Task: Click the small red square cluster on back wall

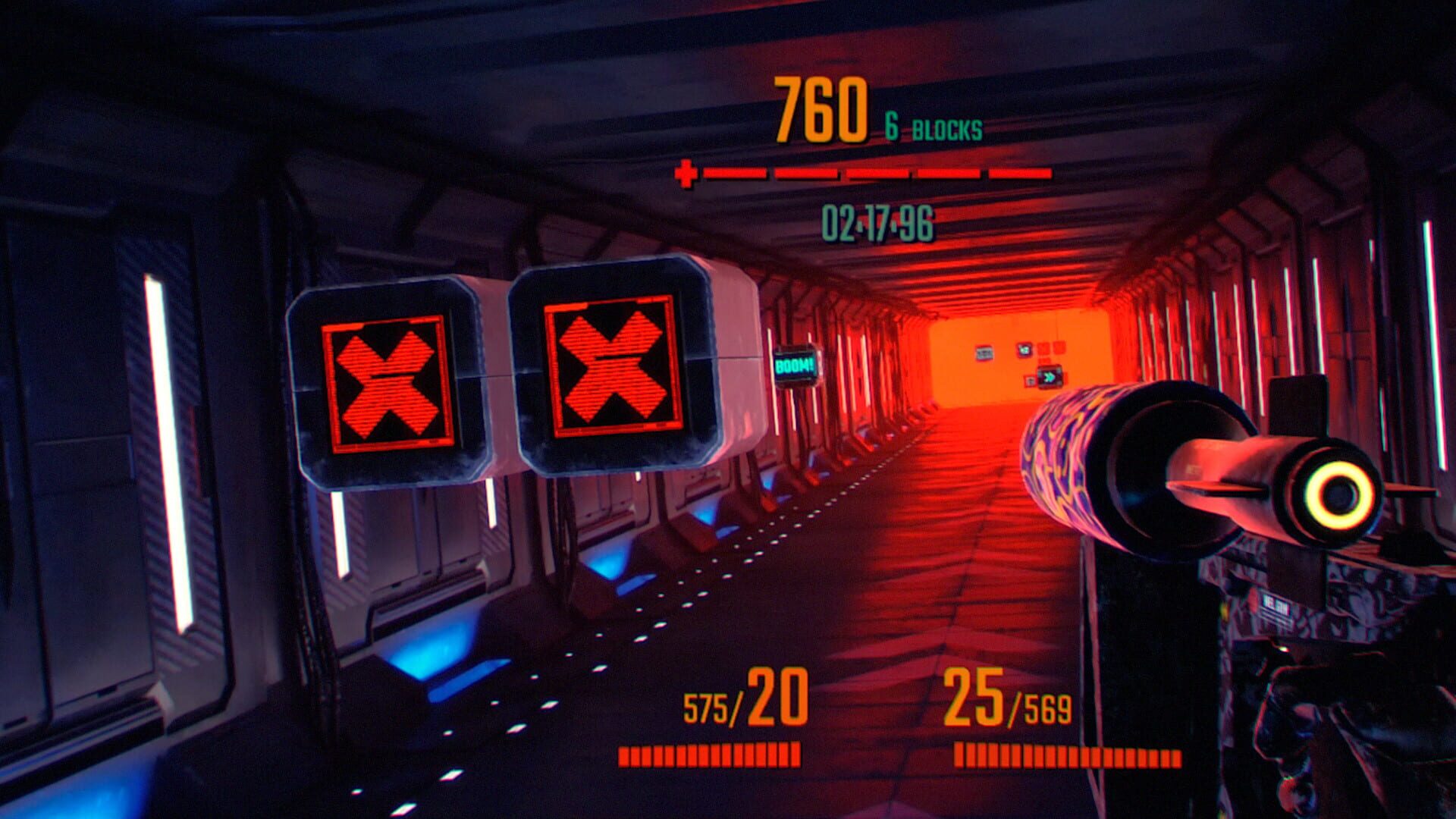Action: click(1050, 347)
